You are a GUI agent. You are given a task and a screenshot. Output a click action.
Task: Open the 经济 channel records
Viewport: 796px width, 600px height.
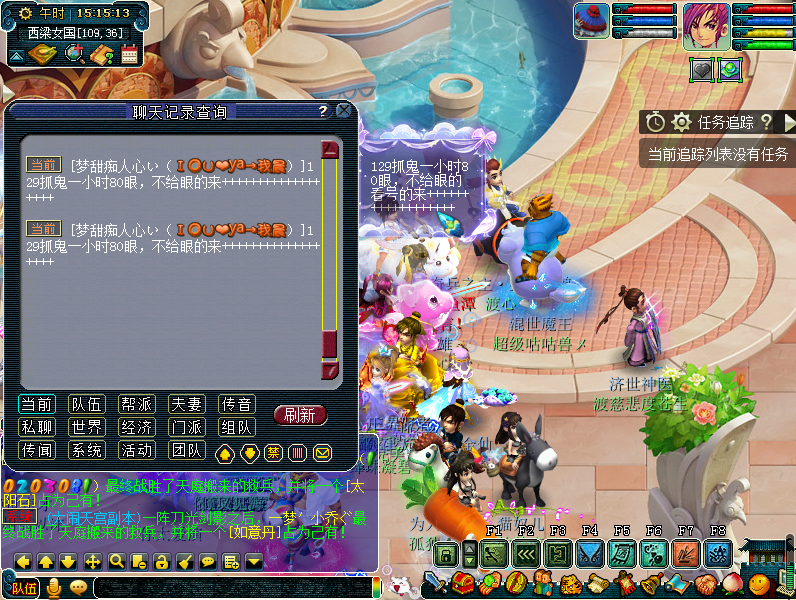(x=137, y=427)
